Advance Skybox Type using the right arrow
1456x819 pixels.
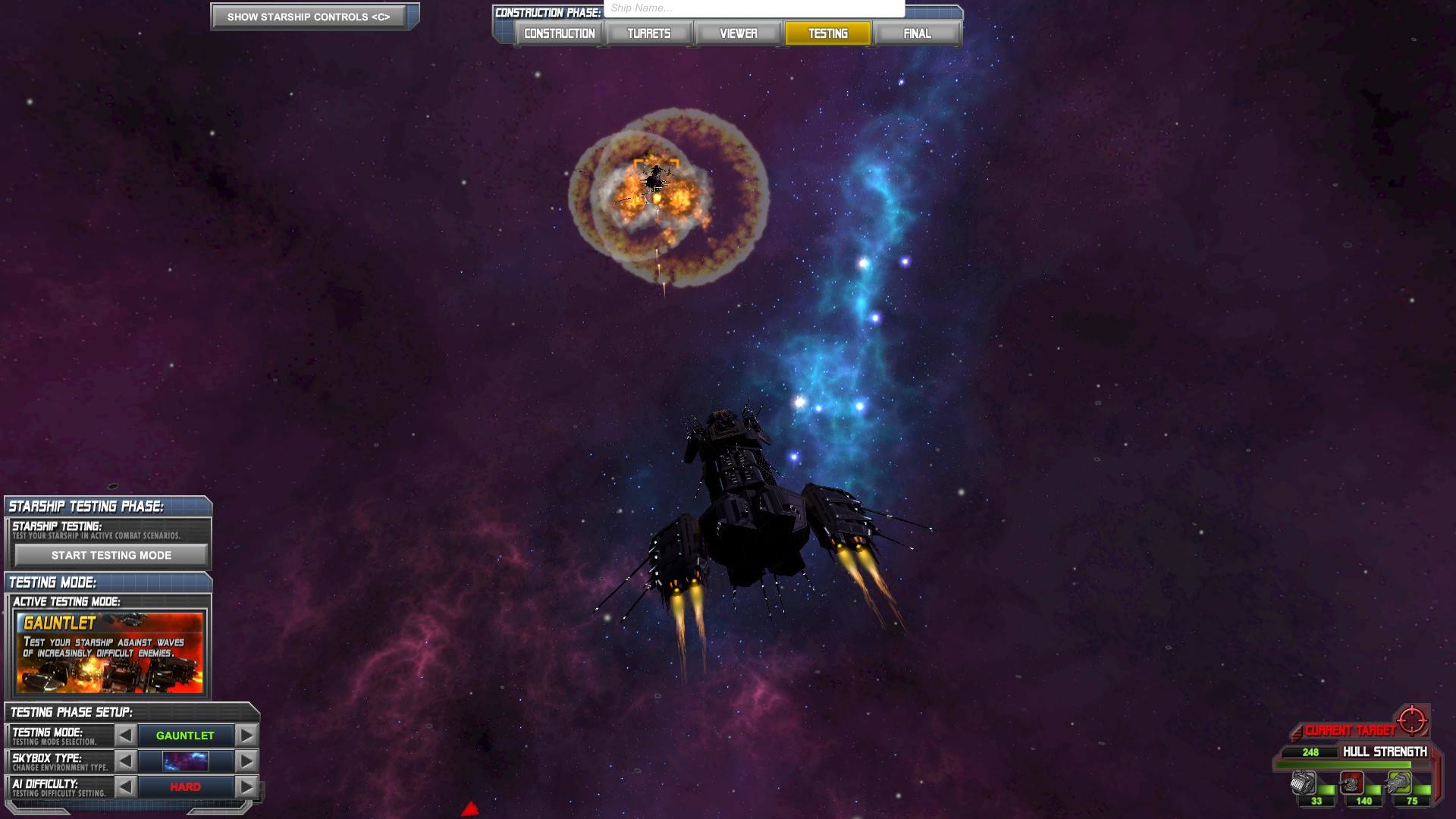[245, 761]
